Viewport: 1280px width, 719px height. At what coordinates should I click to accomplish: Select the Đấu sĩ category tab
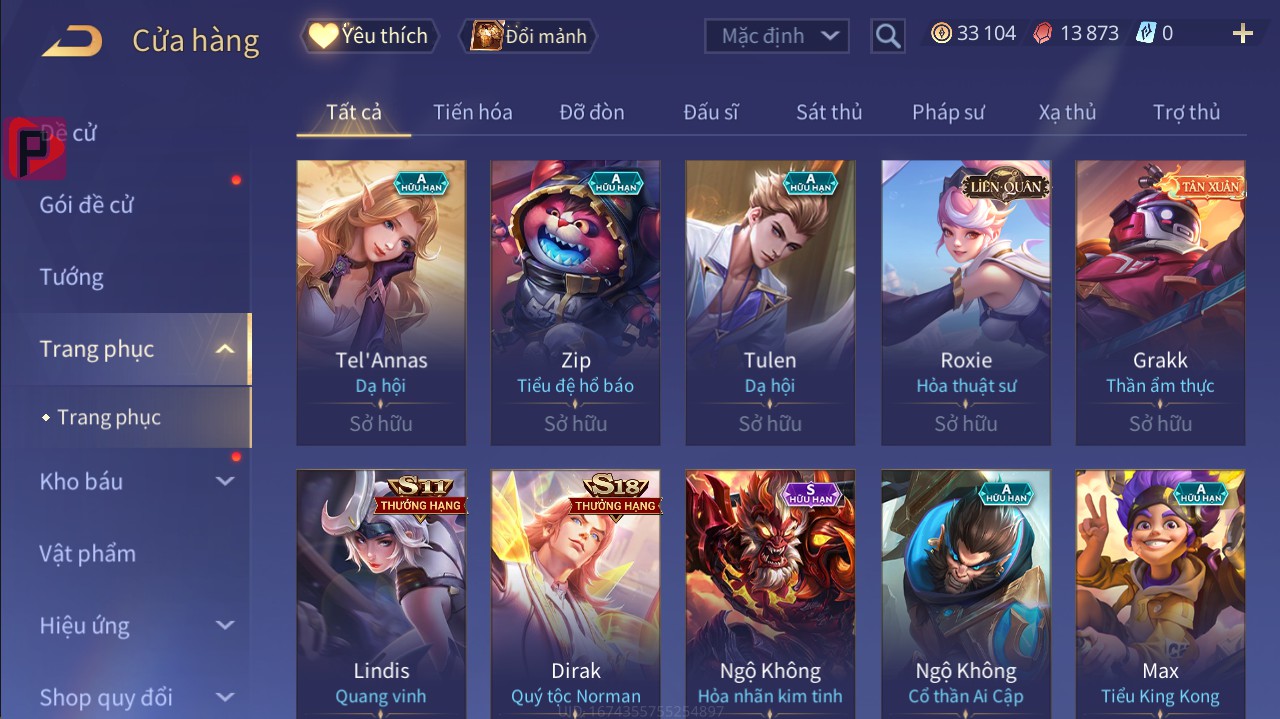(x=711, y=112)
